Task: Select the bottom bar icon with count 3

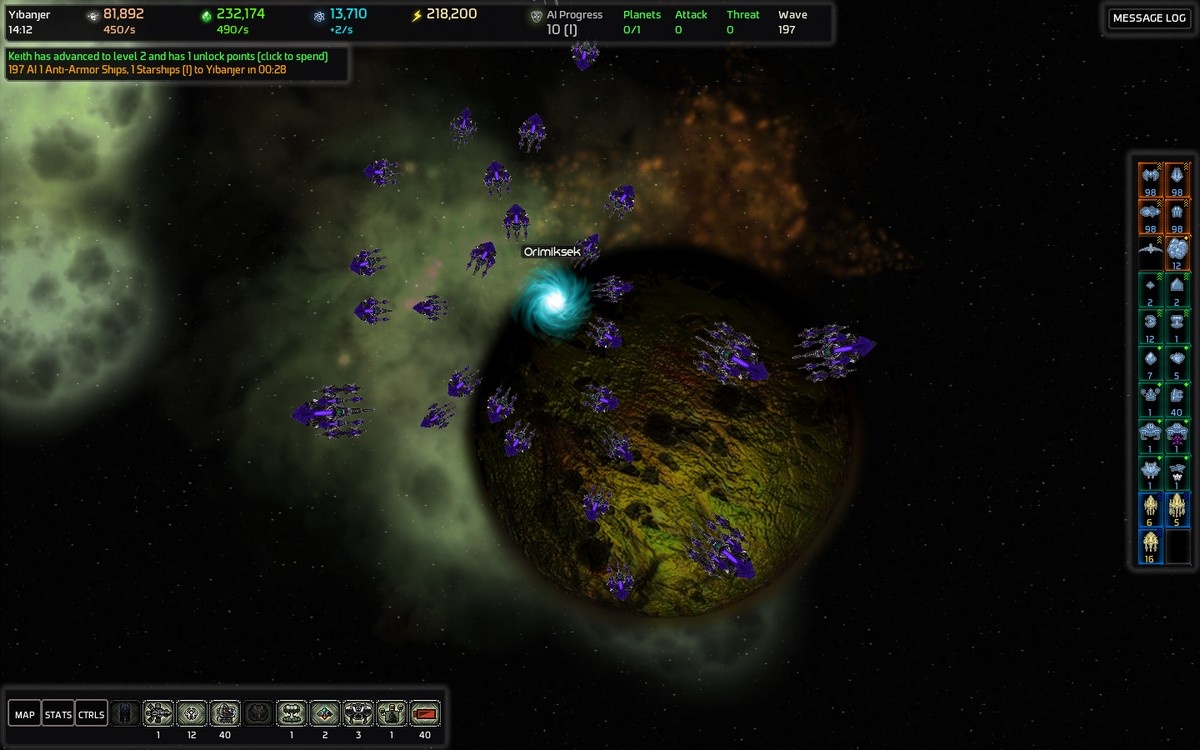Action: coord(358,713)
